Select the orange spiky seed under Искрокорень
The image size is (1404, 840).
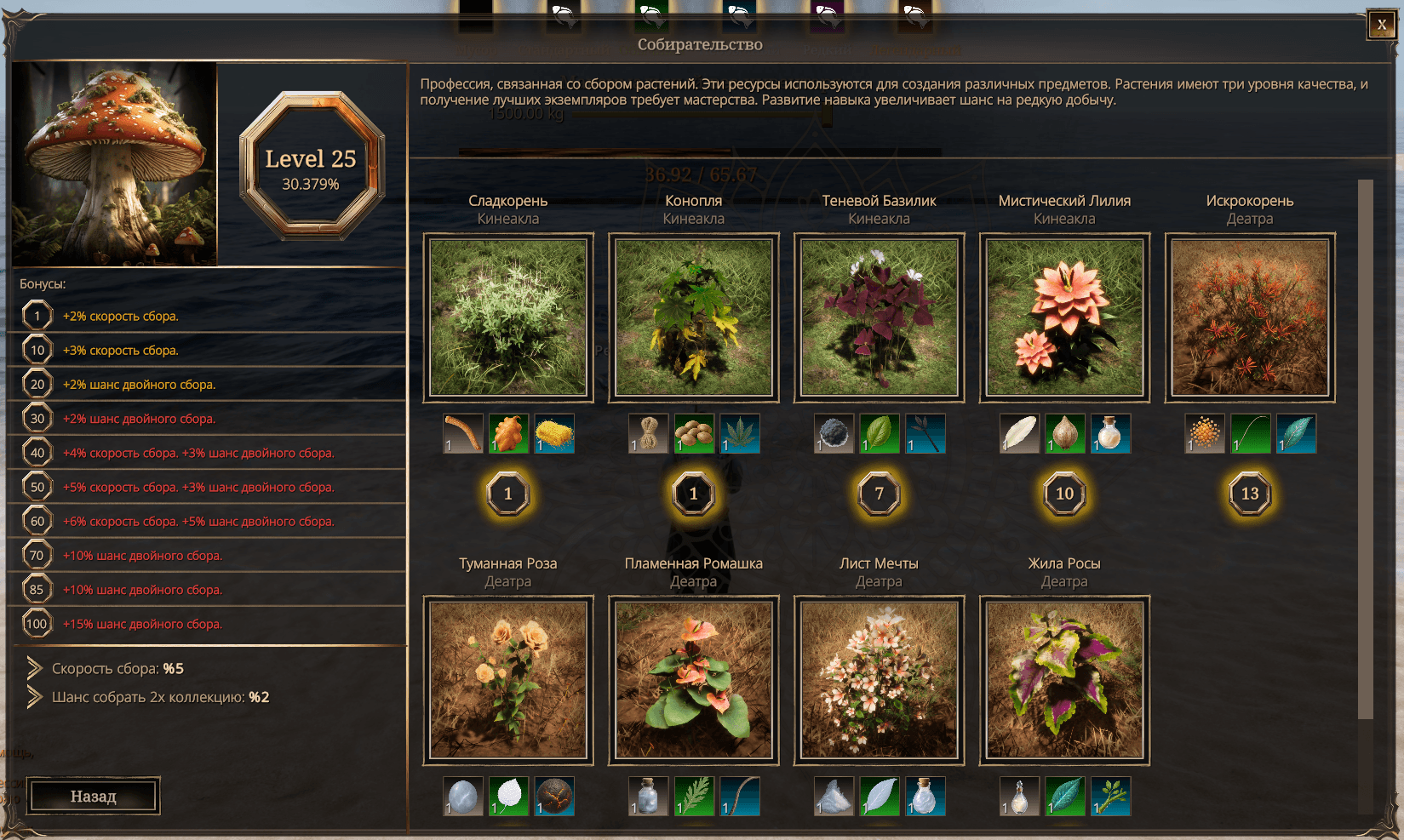coord(1204,433)
